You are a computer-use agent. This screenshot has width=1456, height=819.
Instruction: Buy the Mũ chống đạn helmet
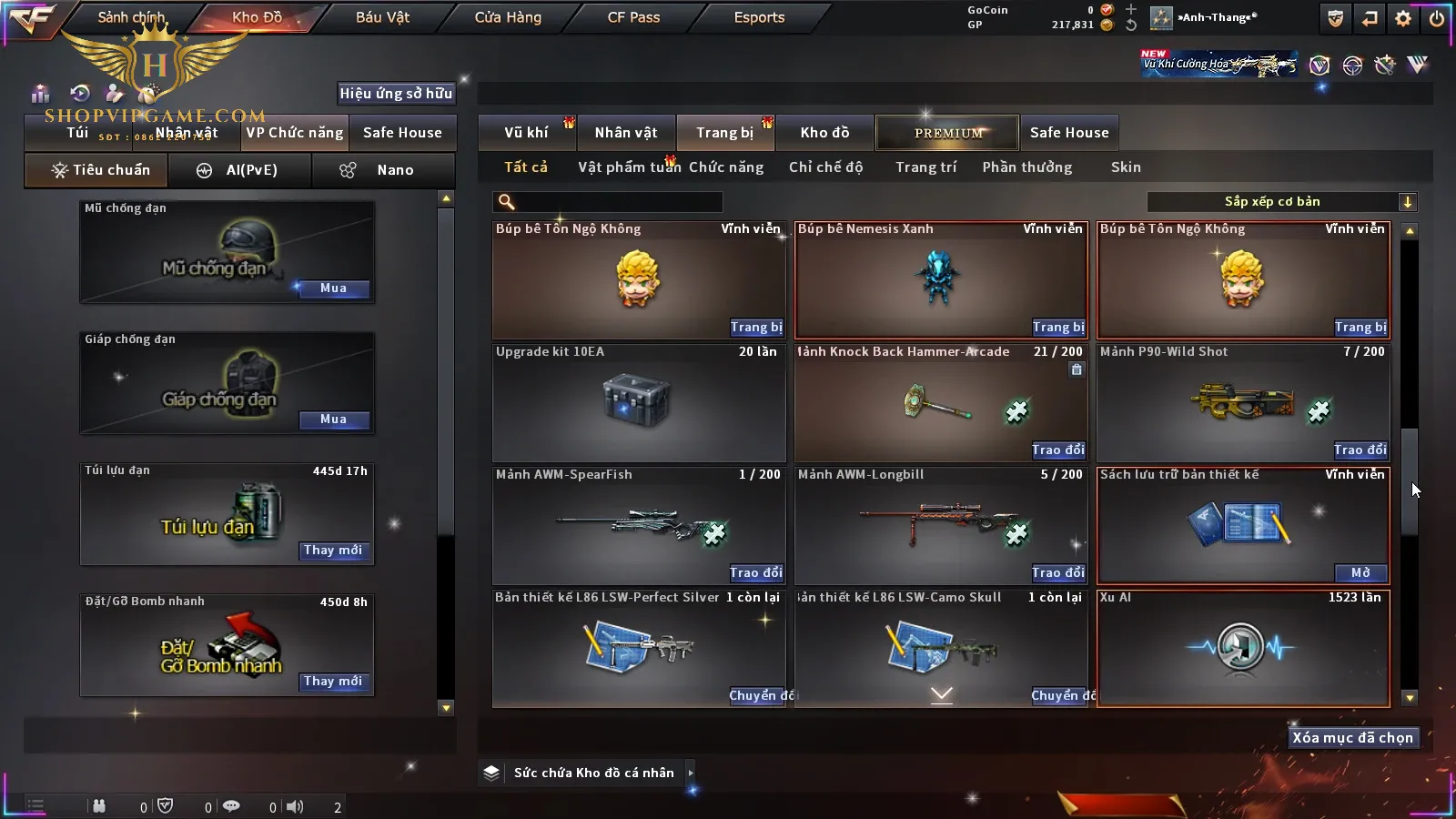[333, 288]
